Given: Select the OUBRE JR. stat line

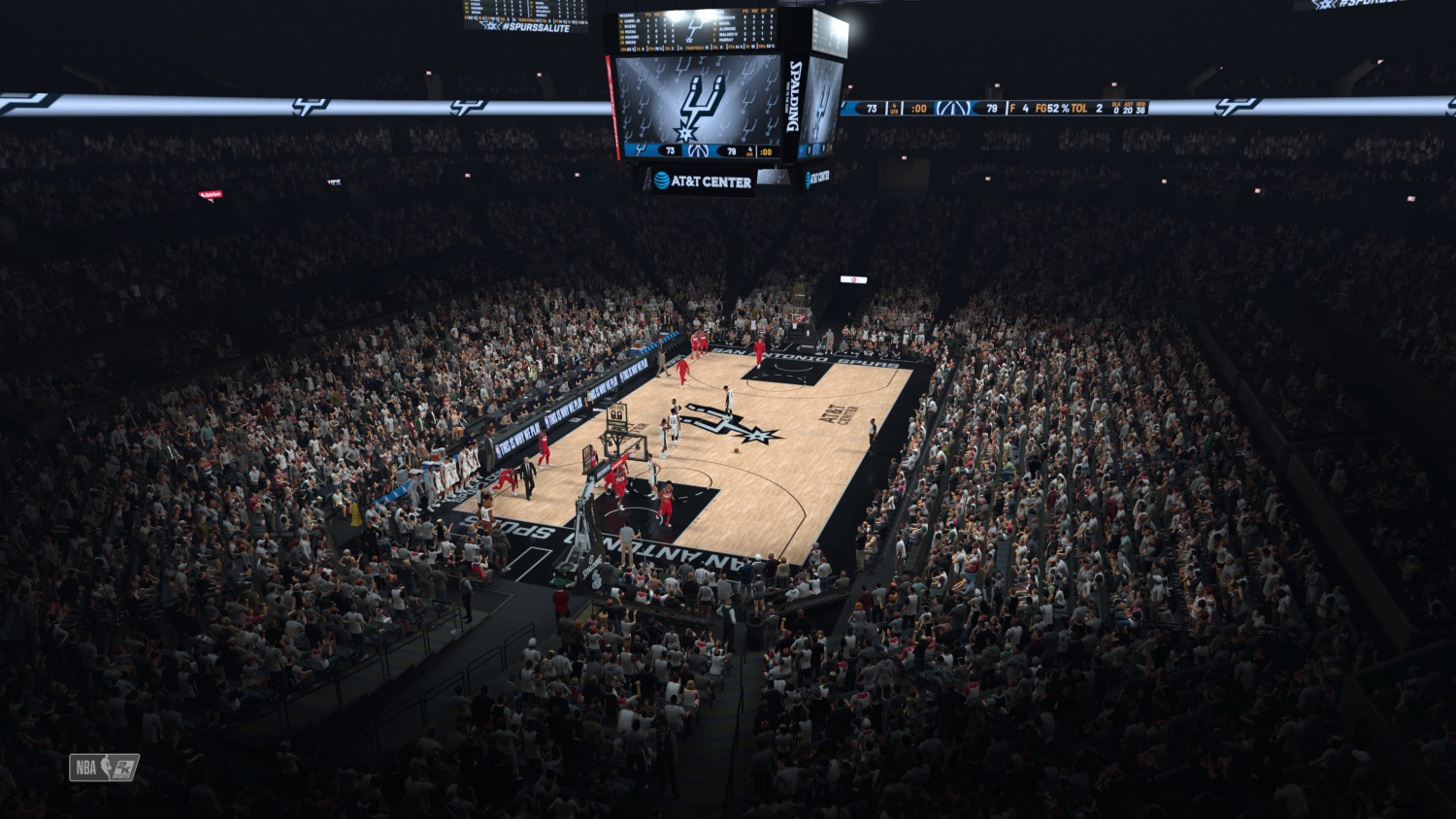Looking at the screenshot, I should click(x=632, y=21).
